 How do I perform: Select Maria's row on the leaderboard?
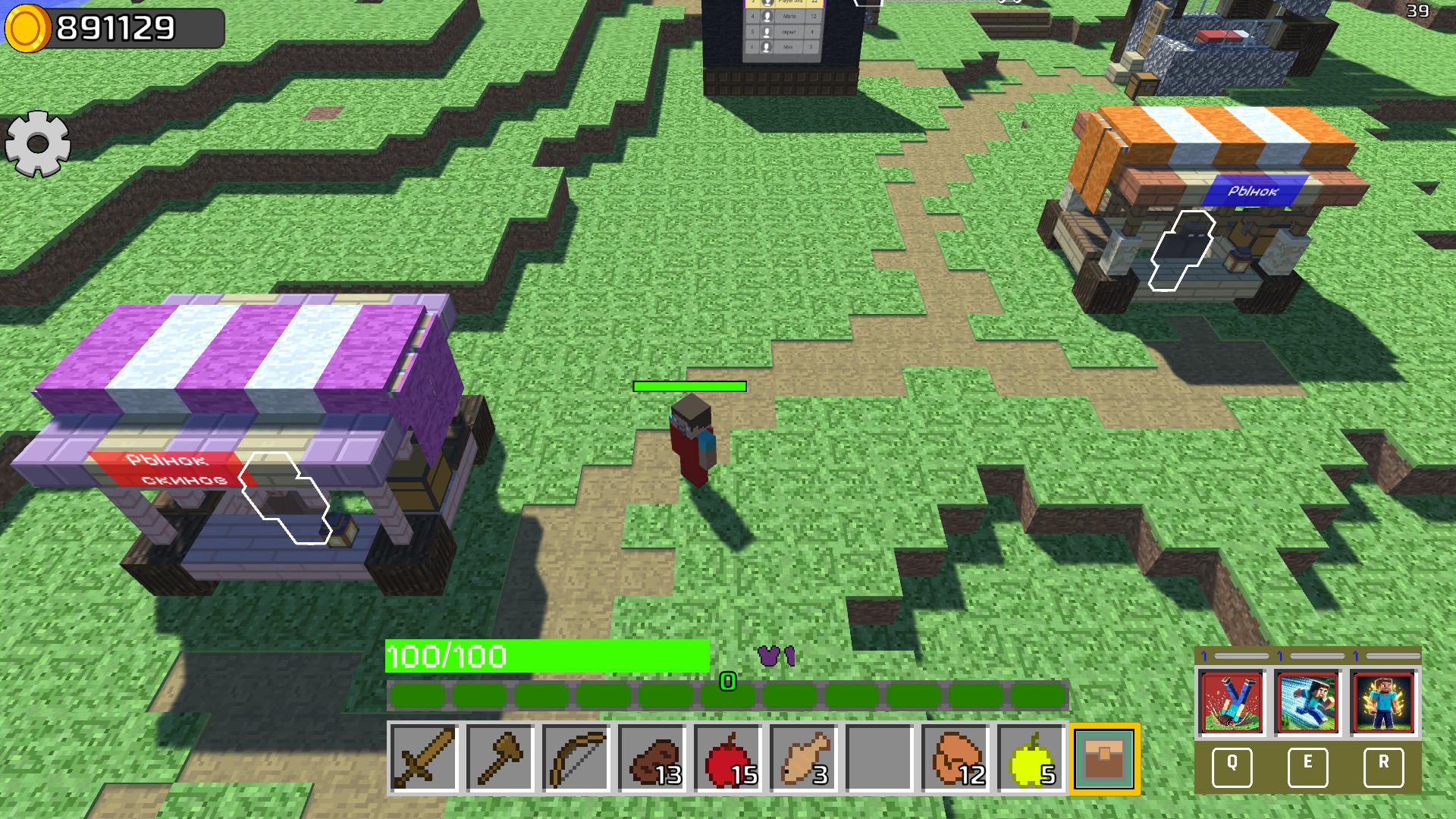click(785, 17)
